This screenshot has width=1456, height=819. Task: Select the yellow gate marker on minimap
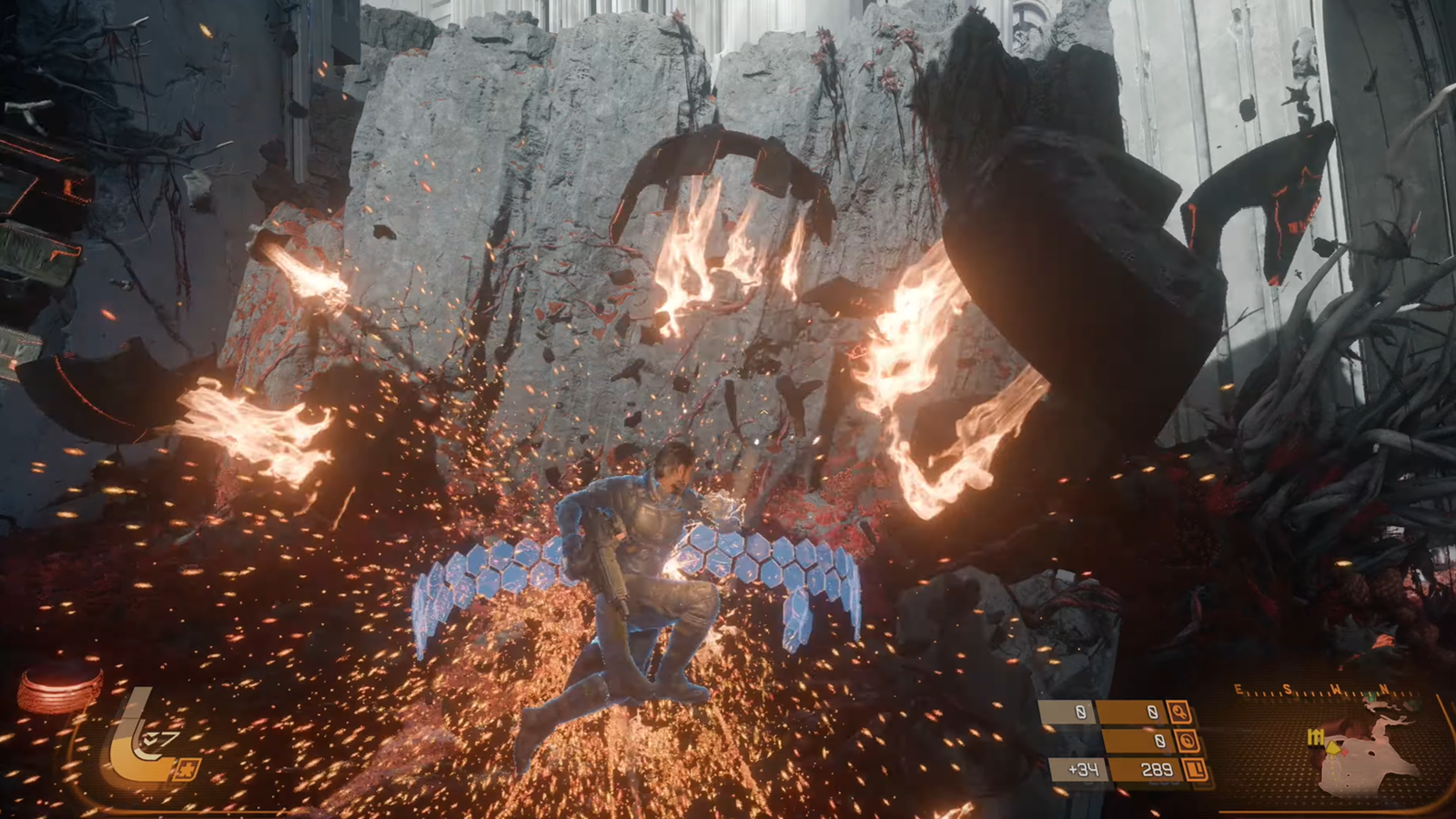[x=1315, y=737]
